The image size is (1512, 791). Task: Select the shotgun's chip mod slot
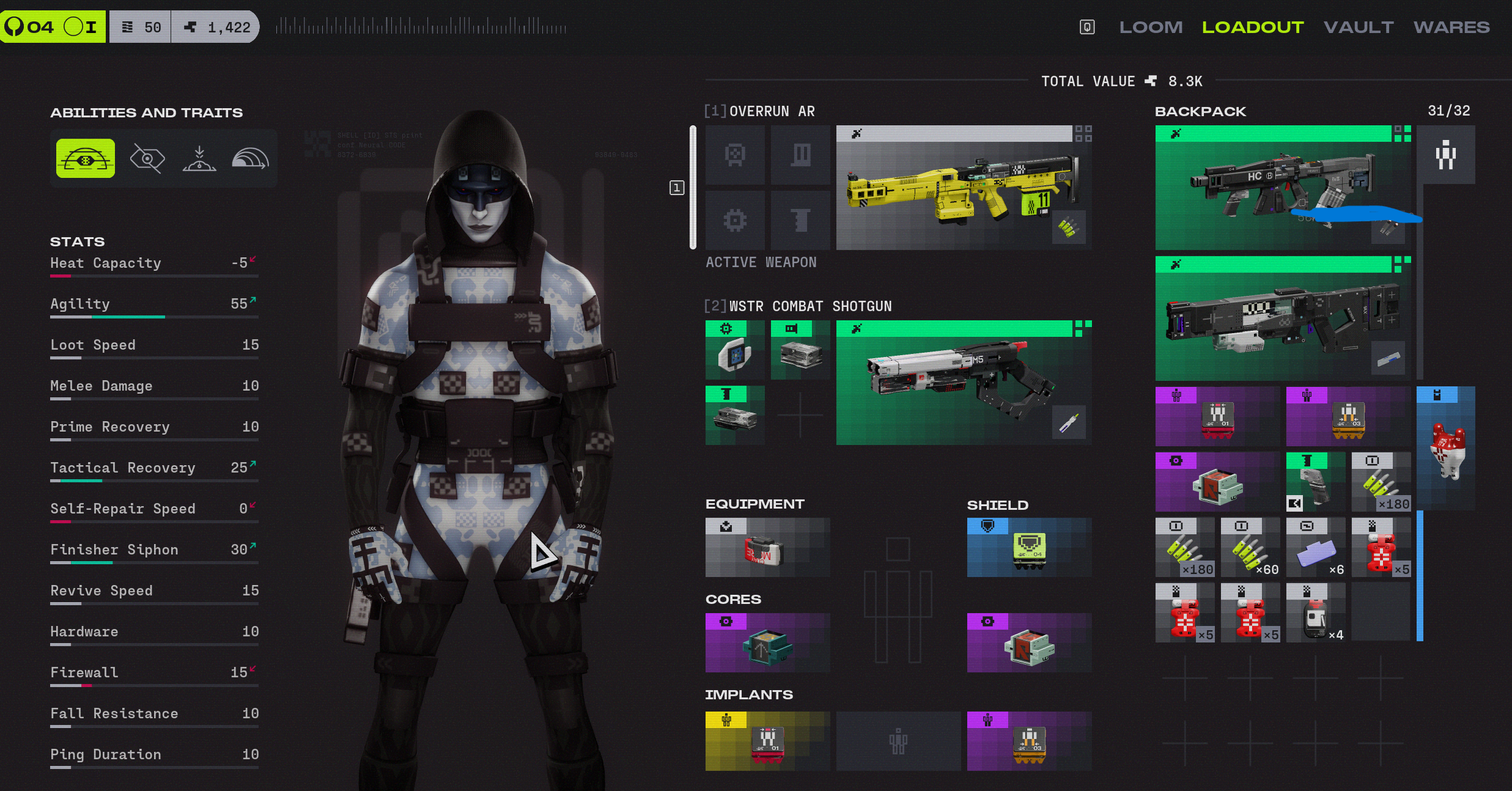[x=734, y=351]
